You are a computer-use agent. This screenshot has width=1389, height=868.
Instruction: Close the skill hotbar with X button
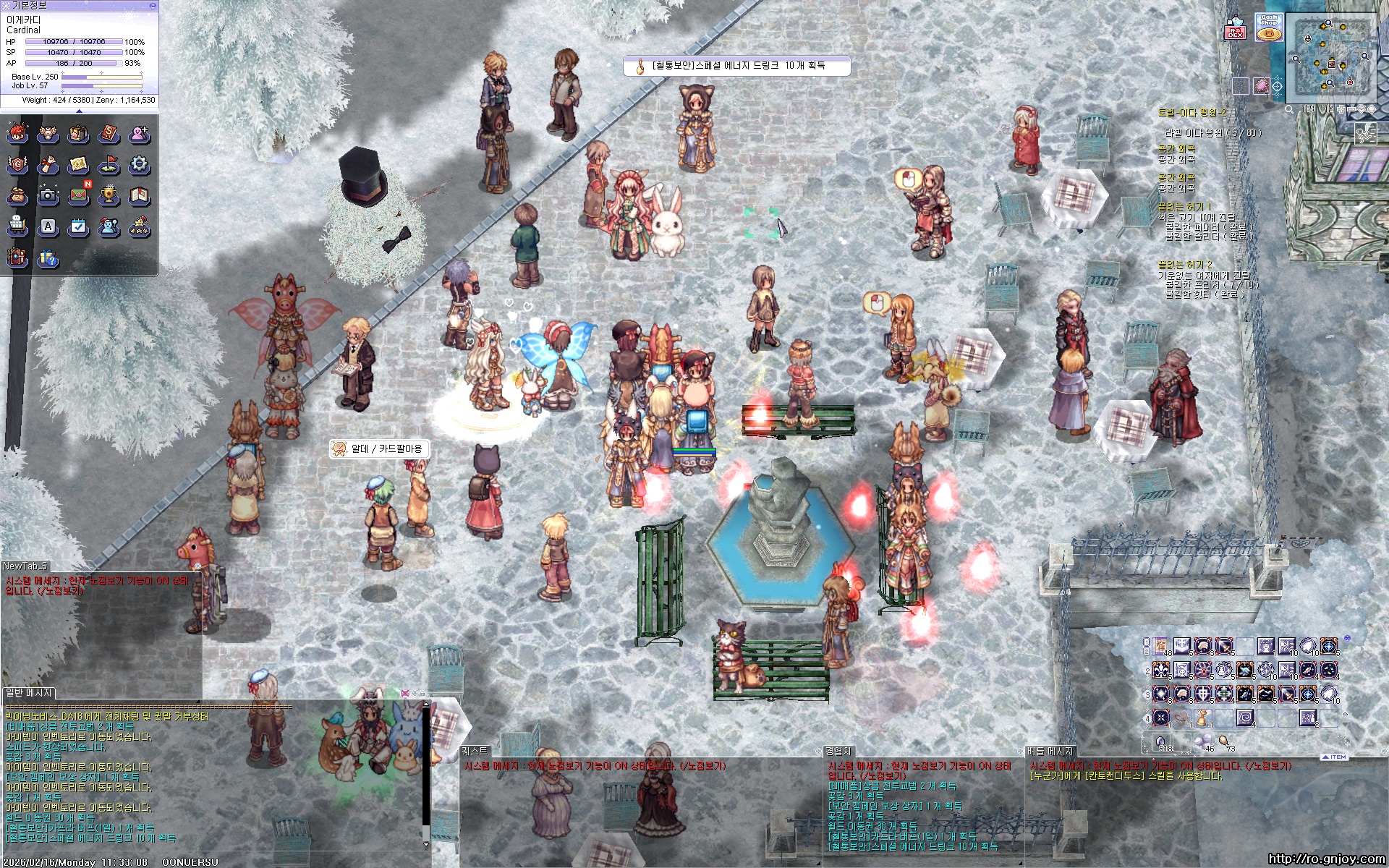(x=1346, y=639)
